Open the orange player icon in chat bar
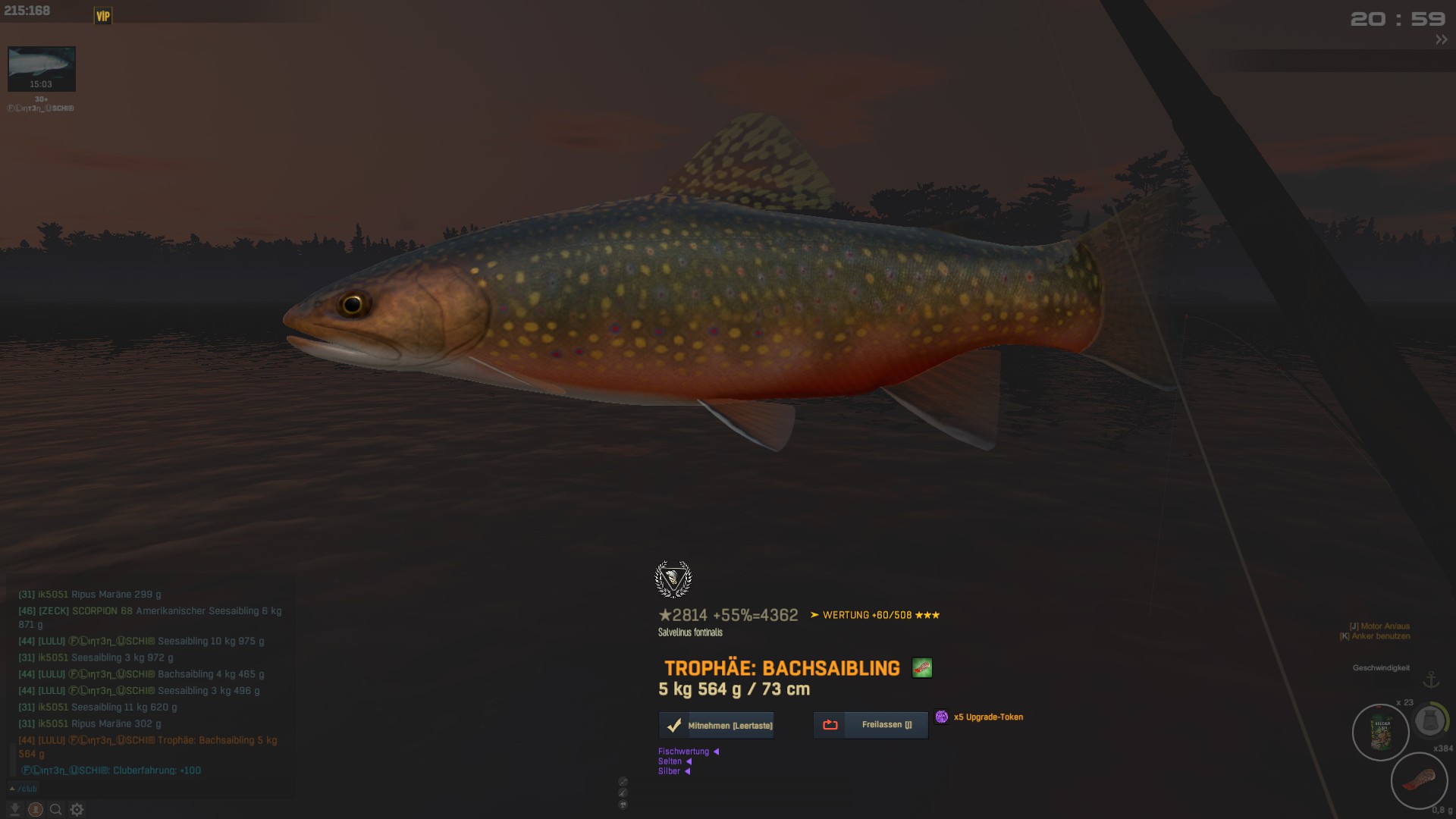 tap(35, 810)
